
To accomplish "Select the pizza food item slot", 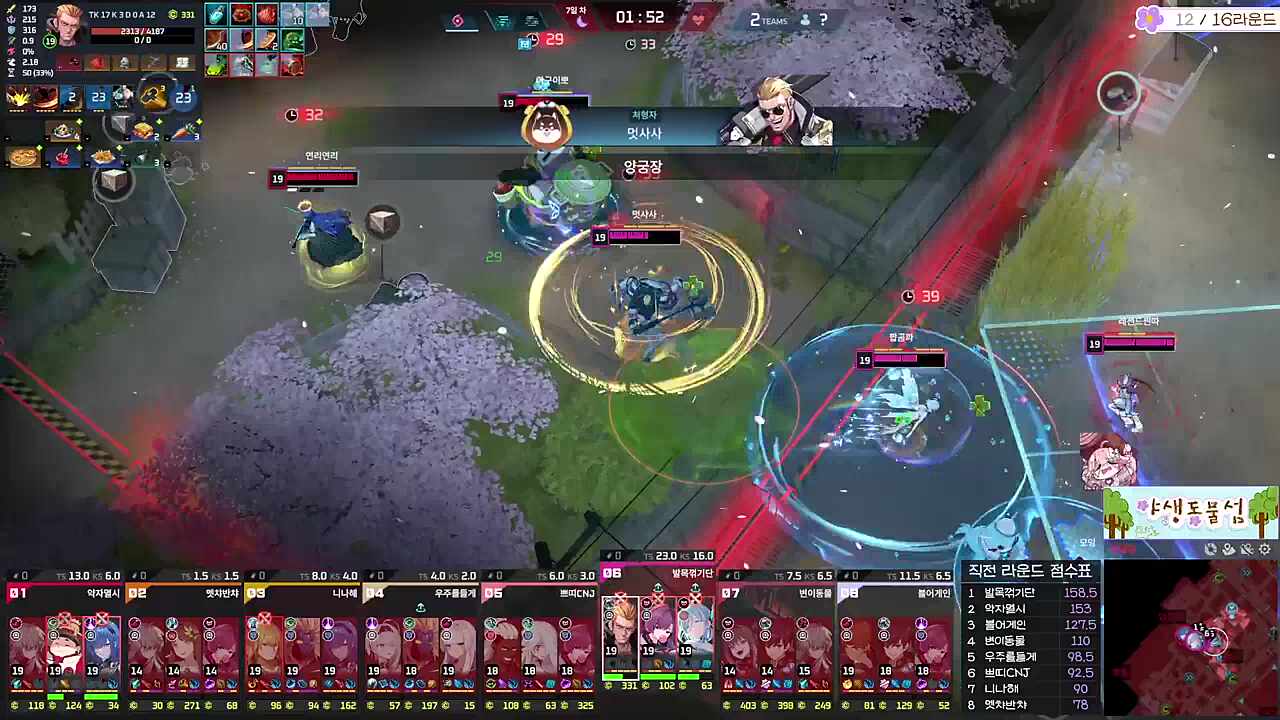I will [x=24, y=157].
